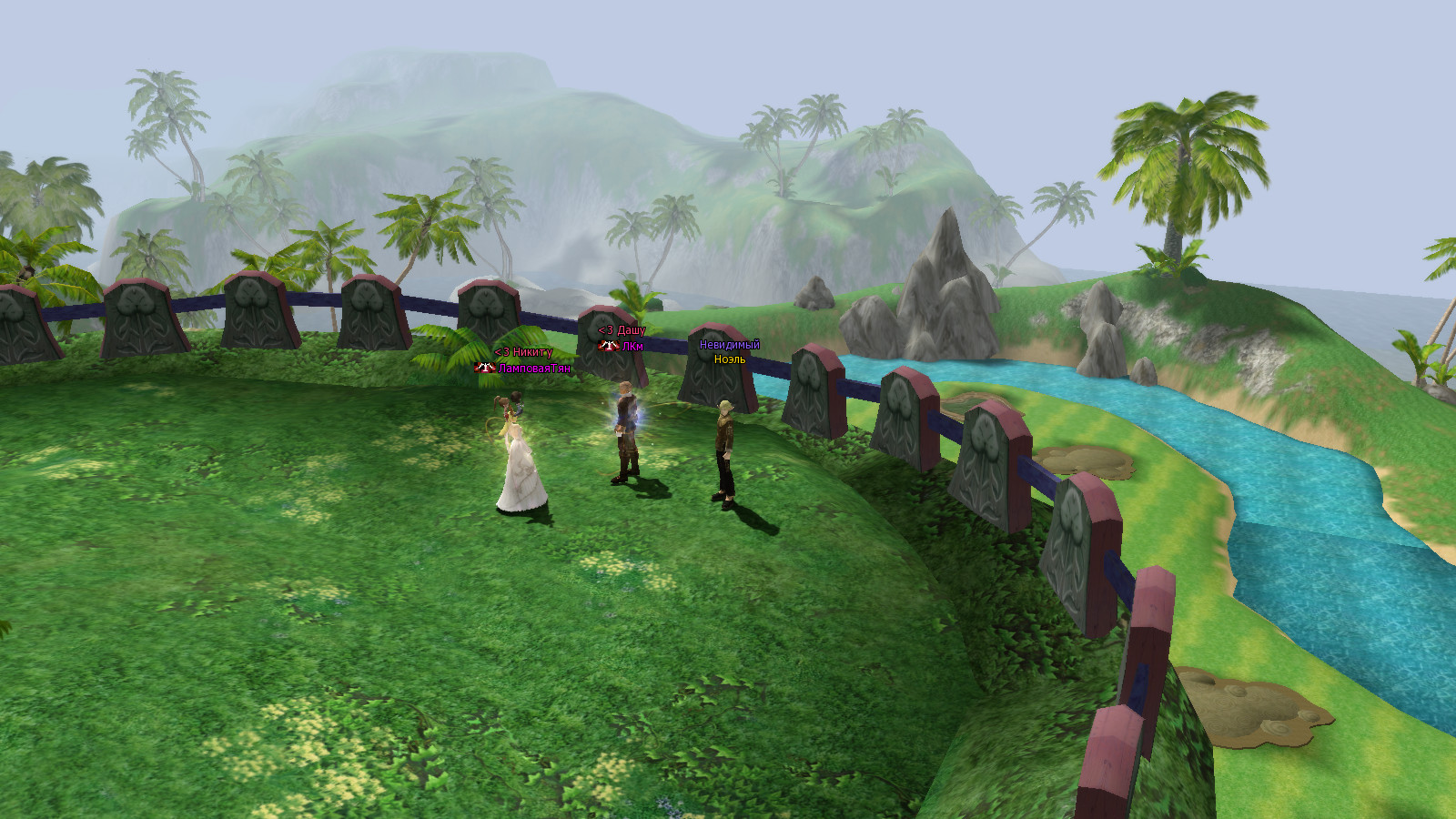Click the ЛКм player name label
Viewport: 1456px width, 819px height.
pyautogui.click(x=632, y=347)
